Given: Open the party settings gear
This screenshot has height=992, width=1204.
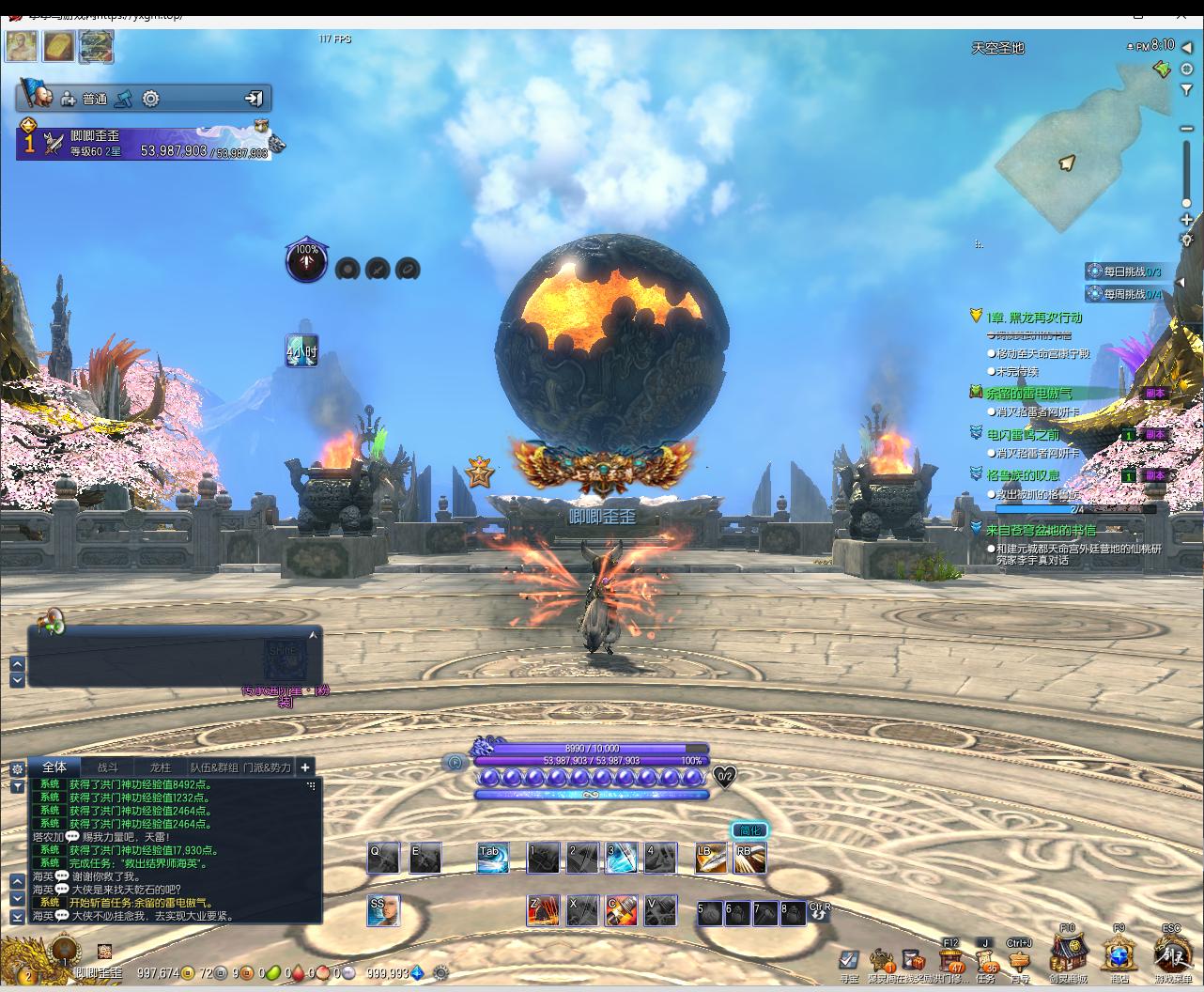Looking at the screenshot, I should (x=150, y=99).
